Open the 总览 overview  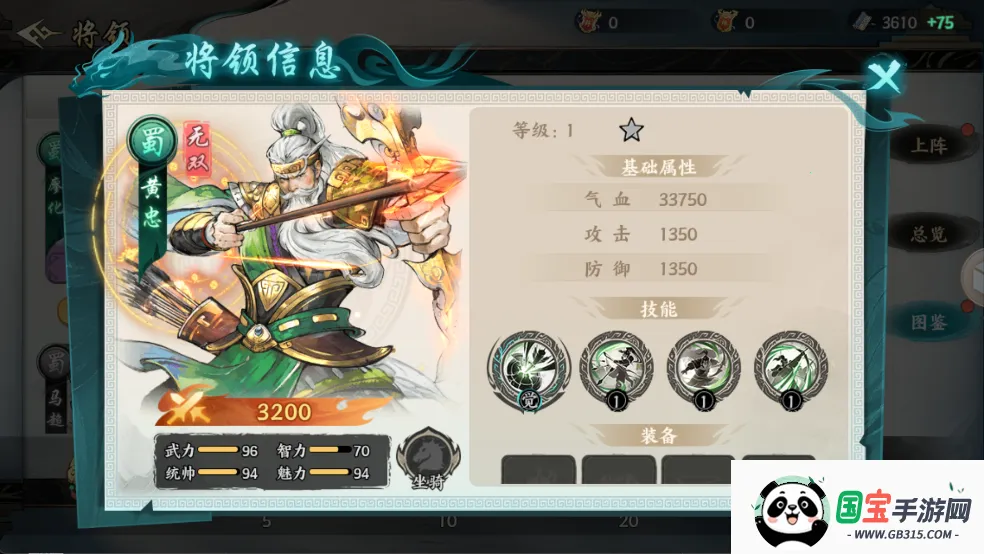coord(928,235)
